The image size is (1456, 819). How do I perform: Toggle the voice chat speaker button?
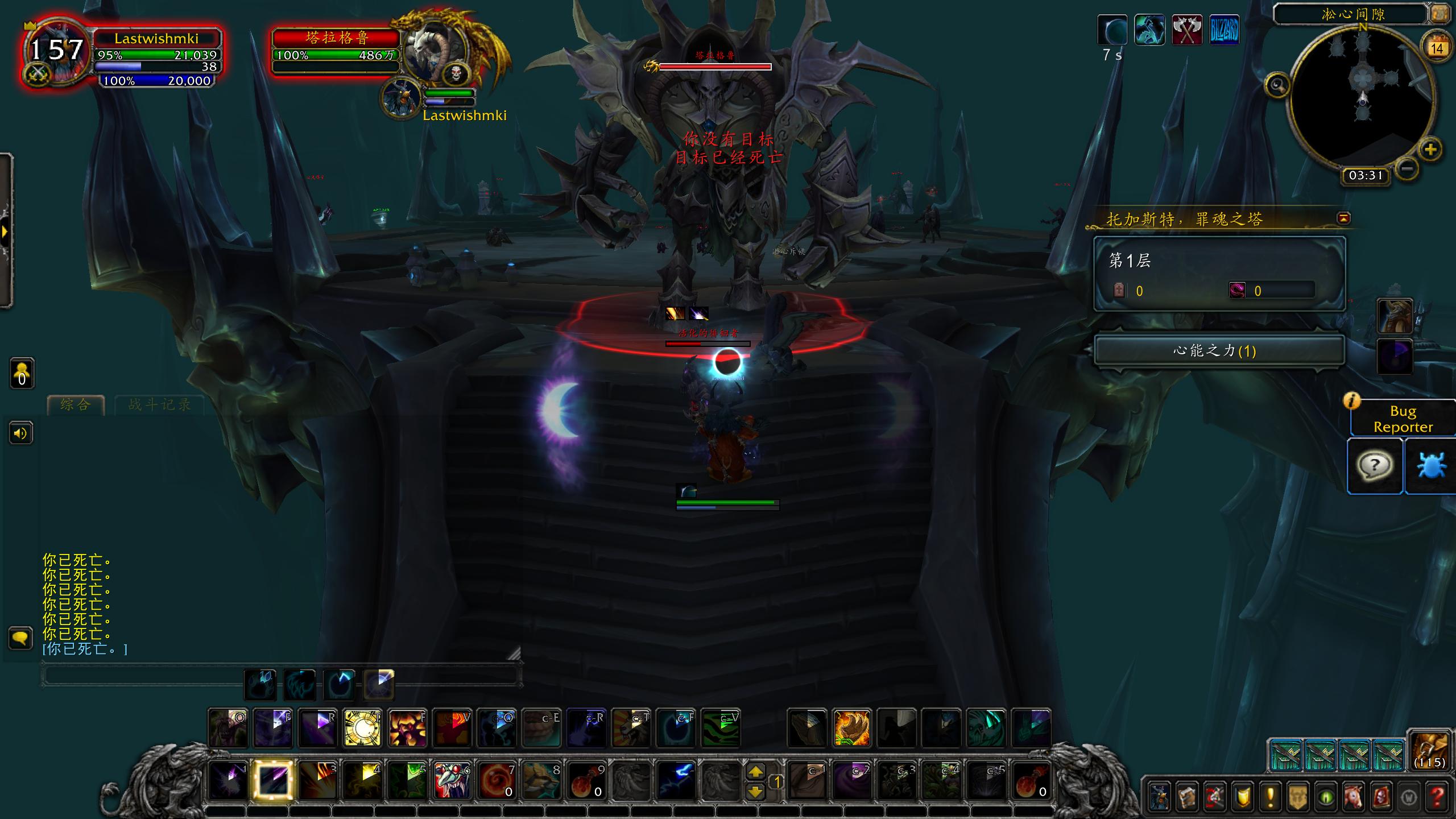pyautogui.click(x=20, y=434)
